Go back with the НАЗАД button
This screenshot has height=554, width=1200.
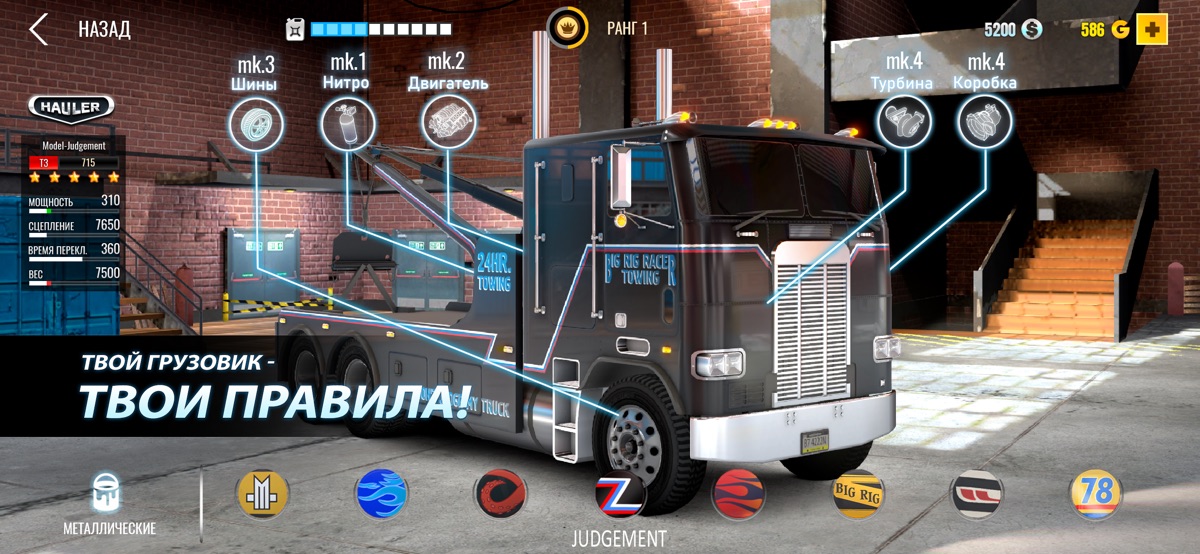[80, 28]
